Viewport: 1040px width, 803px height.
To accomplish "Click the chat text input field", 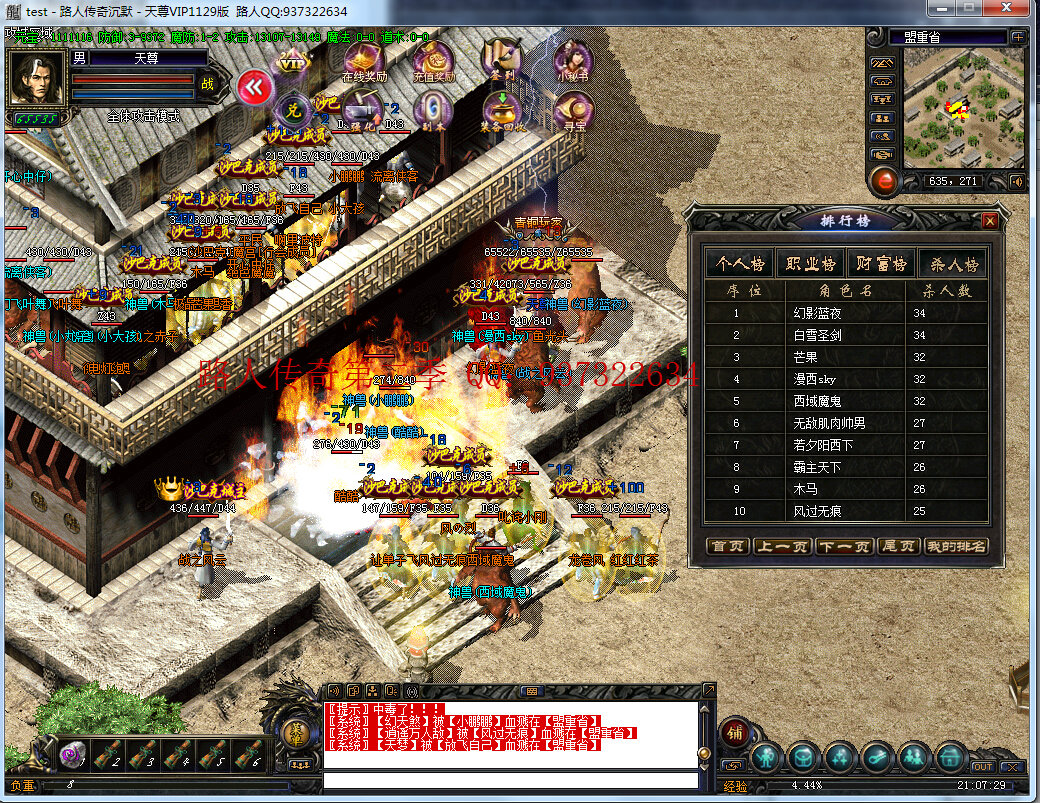I will [x=510, y=780].
